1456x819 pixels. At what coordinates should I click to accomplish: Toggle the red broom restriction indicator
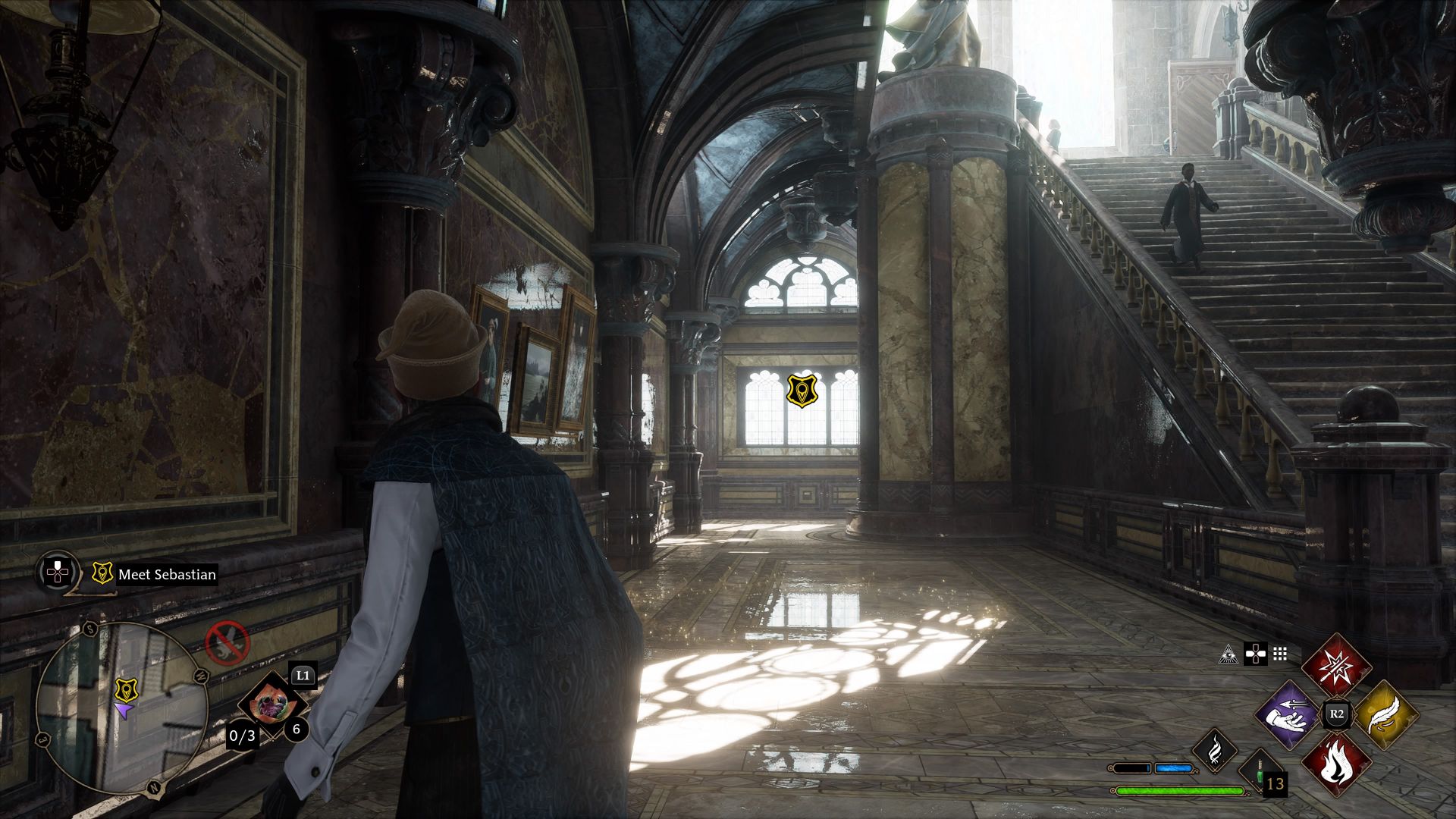point(228,643)
